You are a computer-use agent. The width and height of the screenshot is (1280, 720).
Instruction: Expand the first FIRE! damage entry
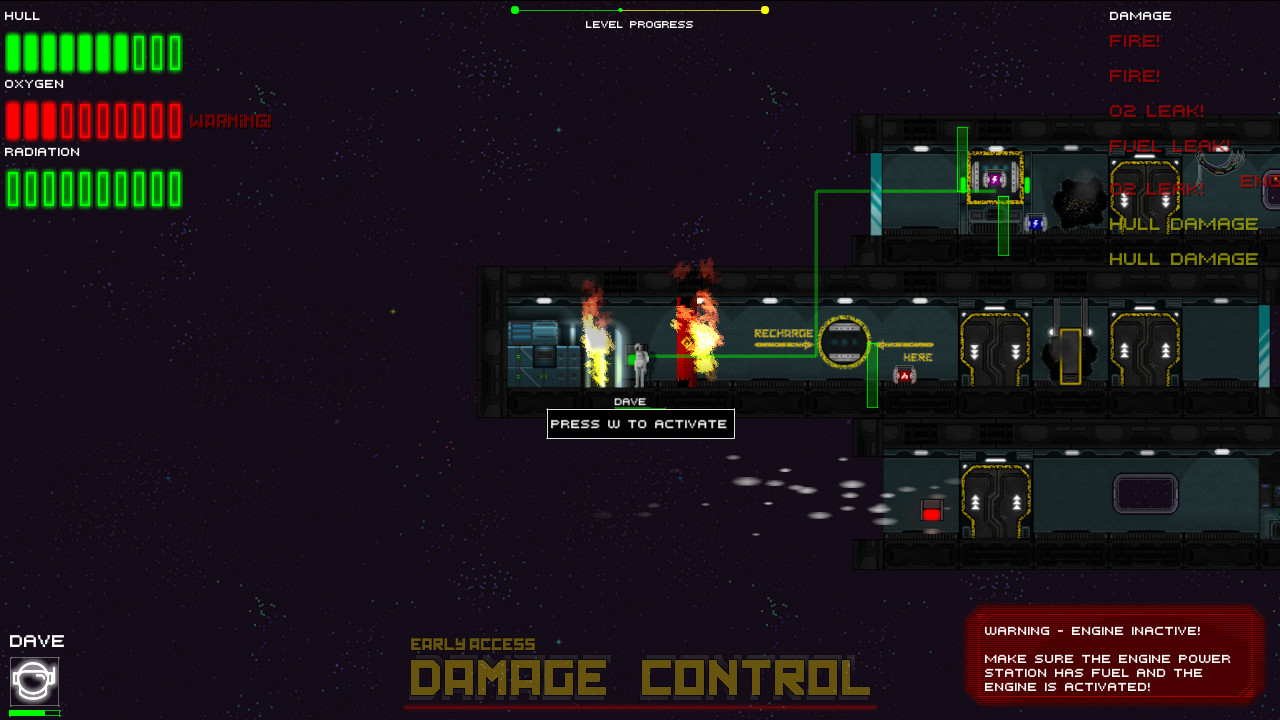(x=1135, y=41)
